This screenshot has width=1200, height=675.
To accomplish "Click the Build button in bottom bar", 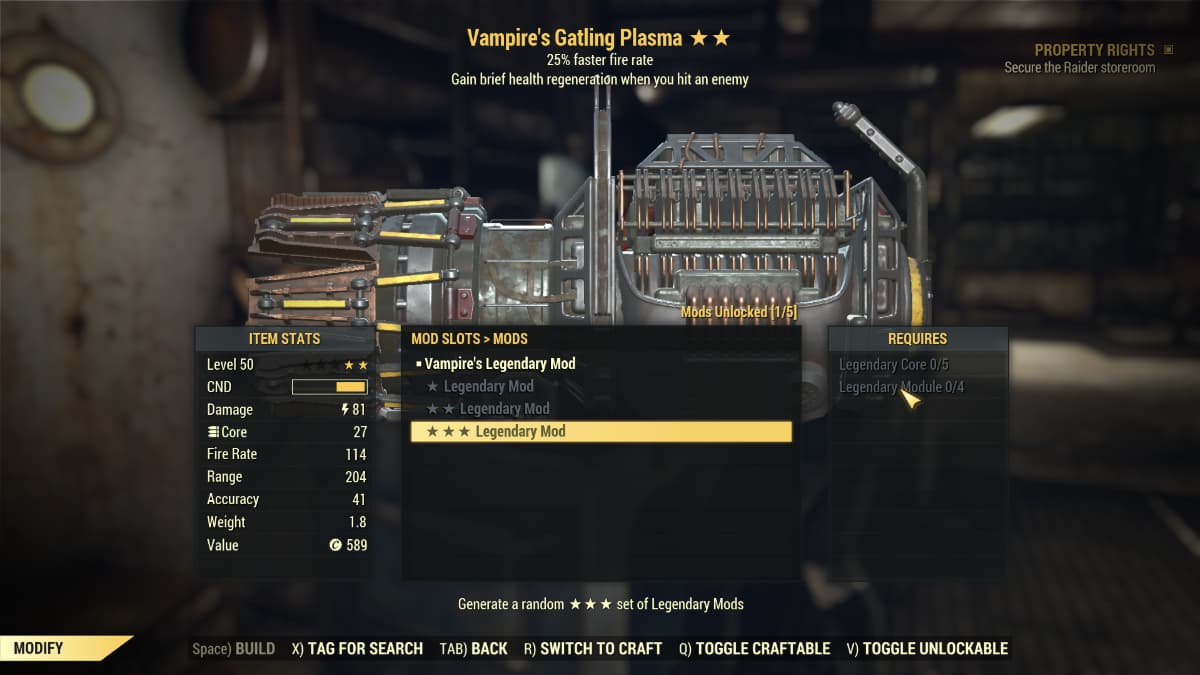I will 234,648.
